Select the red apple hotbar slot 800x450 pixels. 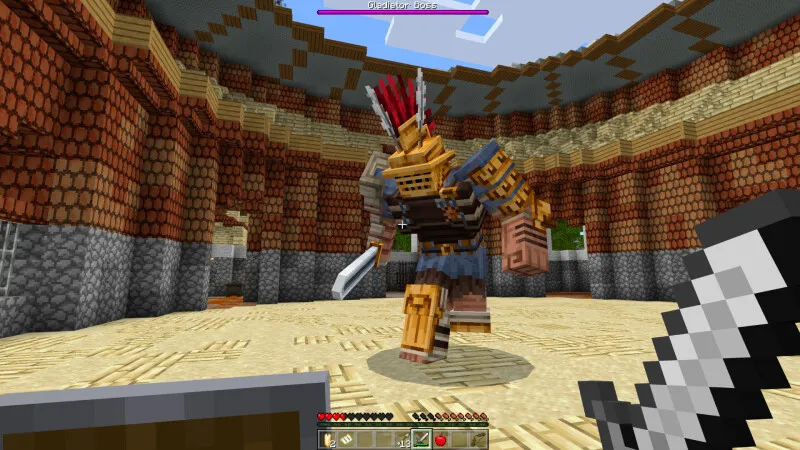point(440,439)
